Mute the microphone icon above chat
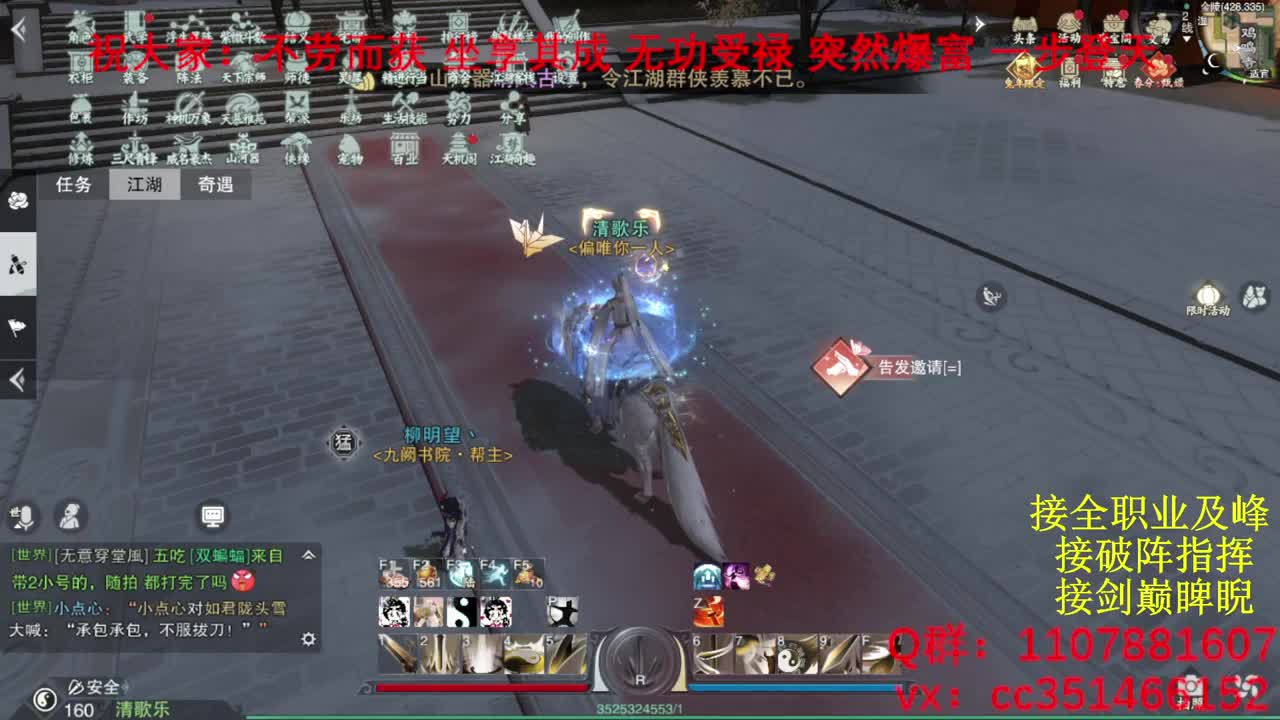 point(25,517)
